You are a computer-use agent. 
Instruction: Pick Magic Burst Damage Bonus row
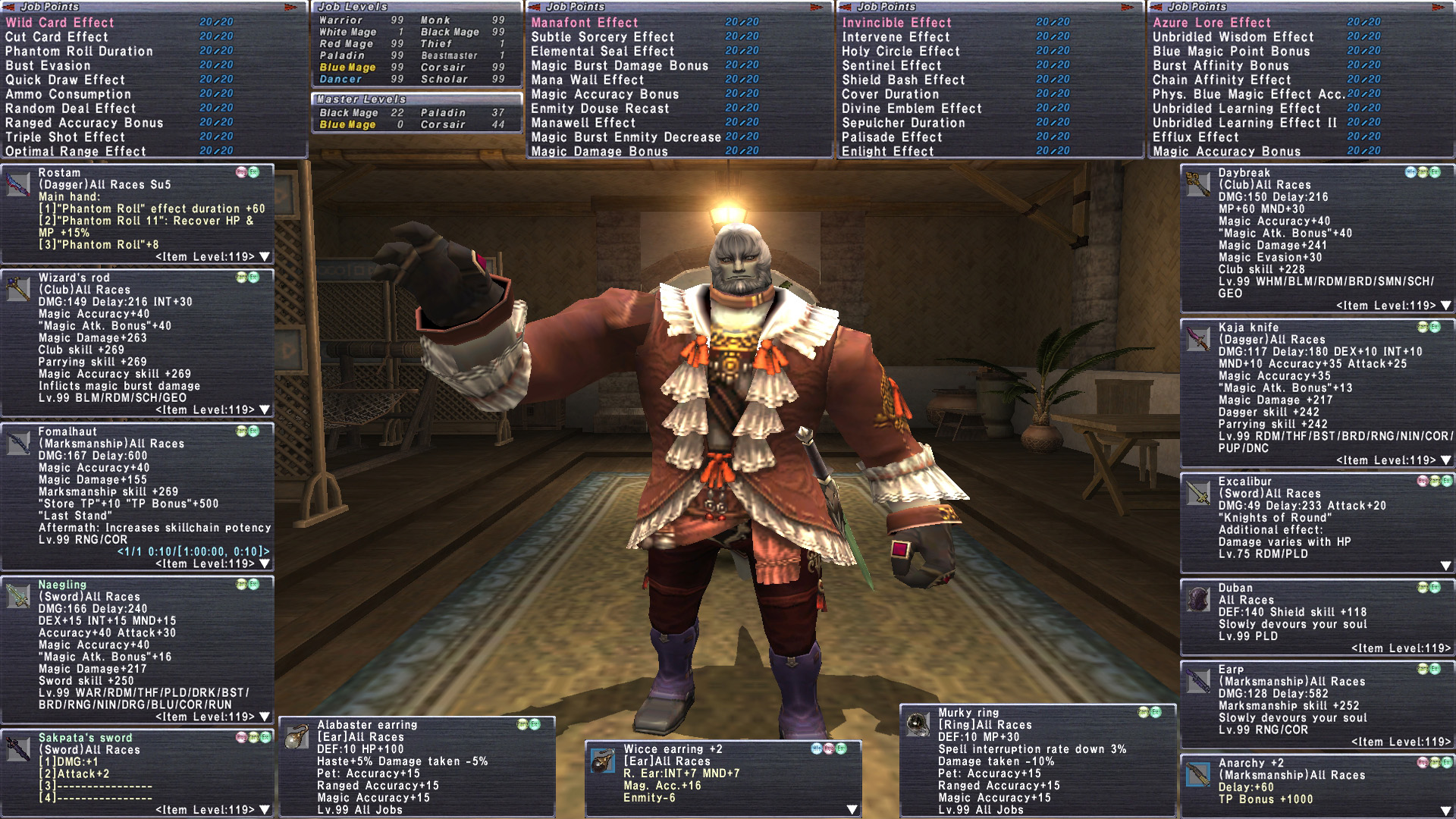(620, 66)
